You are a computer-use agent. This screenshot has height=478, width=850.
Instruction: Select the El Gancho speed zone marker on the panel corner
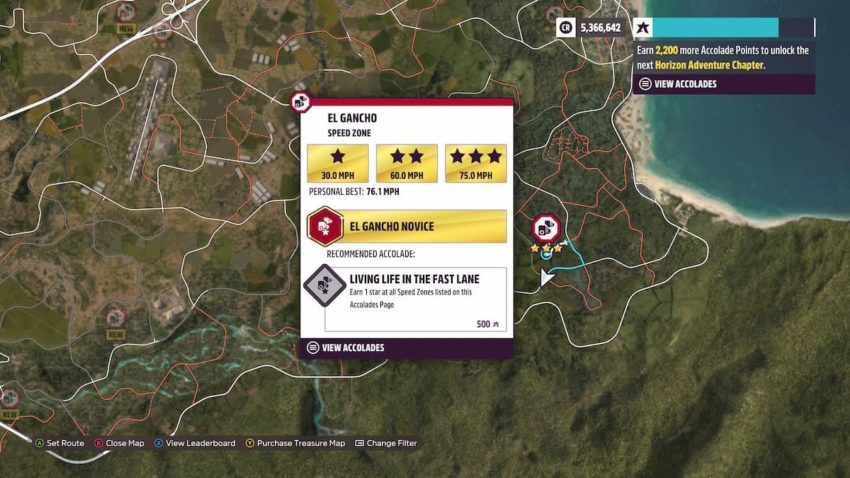[300, 101]
